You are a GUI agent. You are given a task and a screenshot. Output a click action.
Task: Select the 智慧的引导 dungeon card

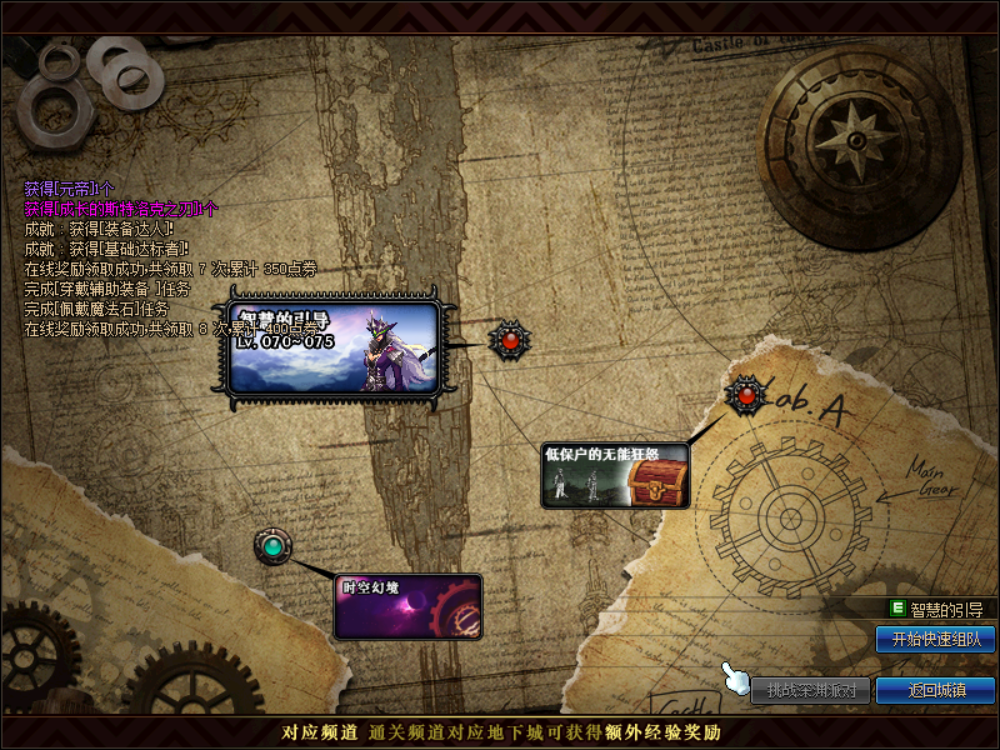tap(334, 348)
